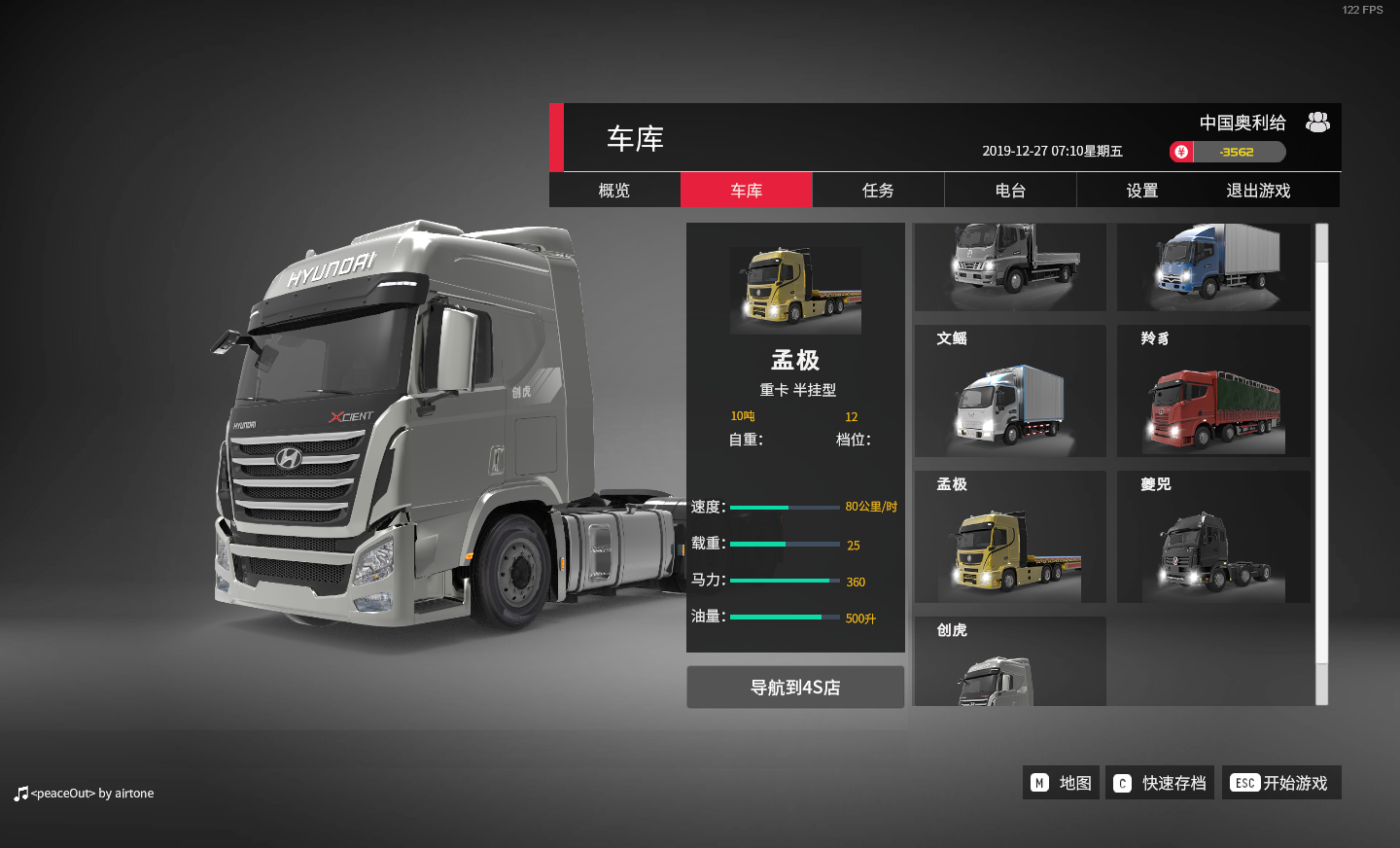Open the 设置 tab
This screenshot has width=1400, height=848.
point(1141,191)
